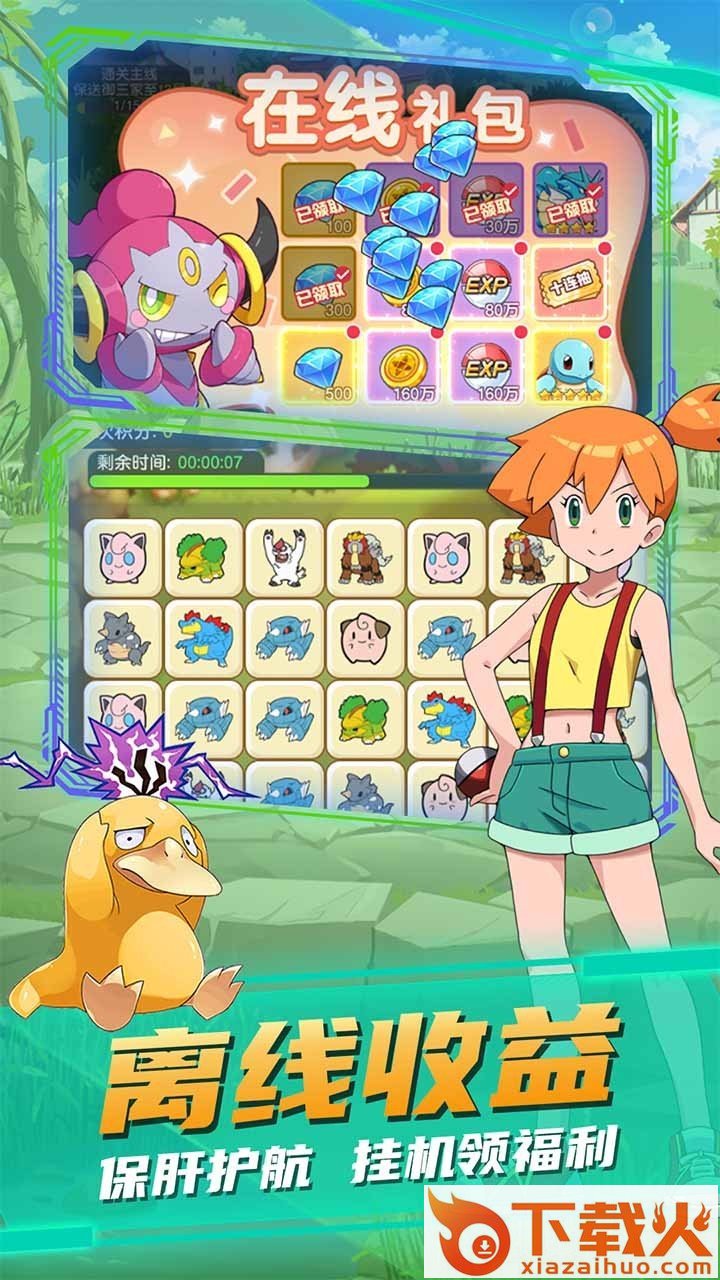Claim the 80万 EXP reward
The width and height of the screenshot is (720, 1280).
(487, 284)
